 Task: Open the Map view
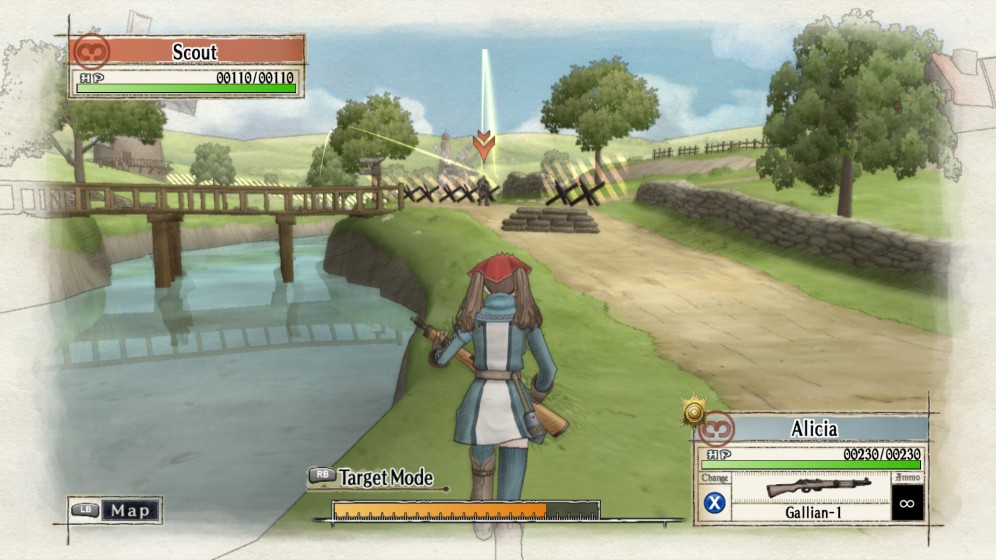pos(116,510)
